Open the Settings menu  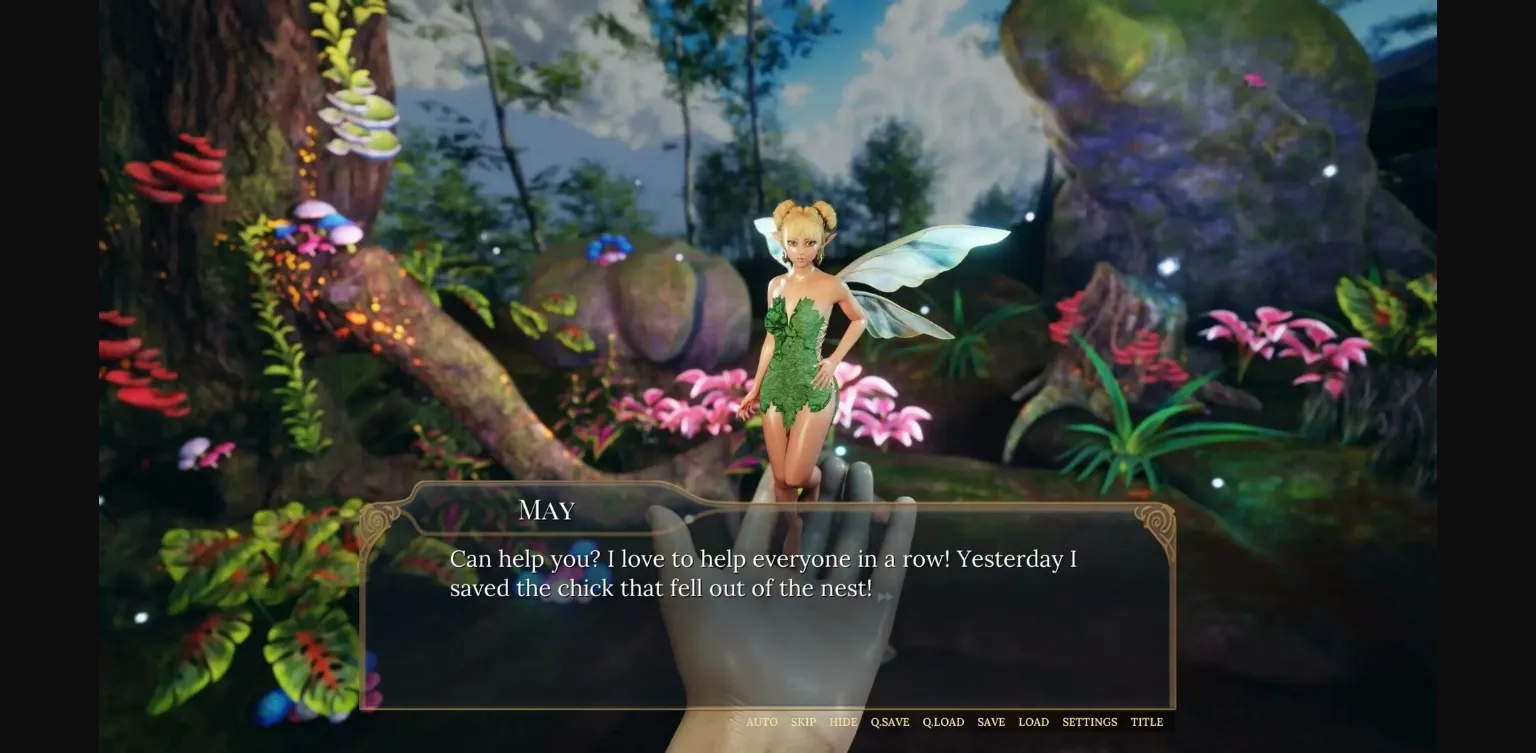1089,722
